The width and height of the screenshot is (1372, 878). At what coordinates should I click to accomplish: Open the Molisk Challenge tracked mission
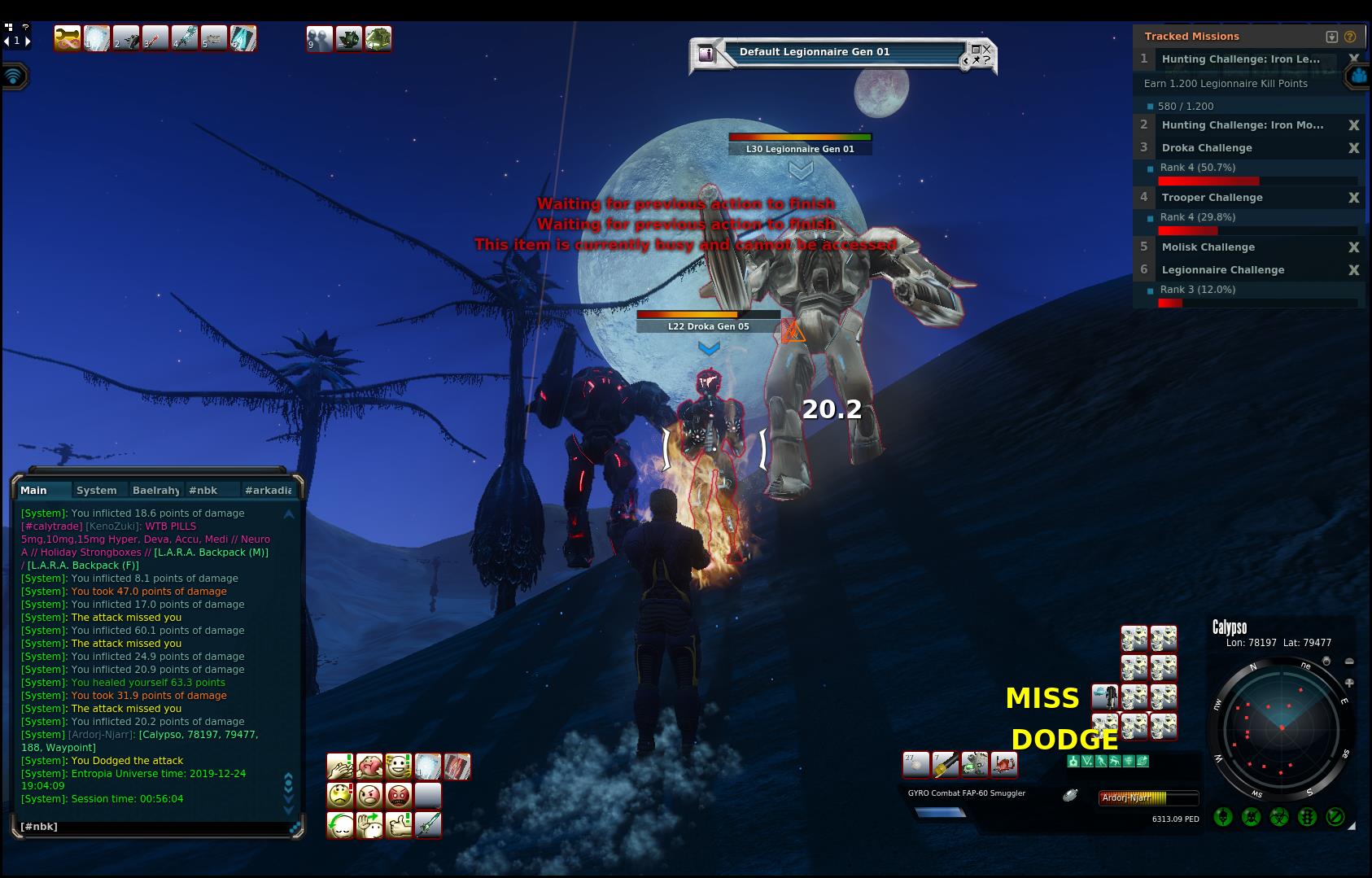point(1208,247)
